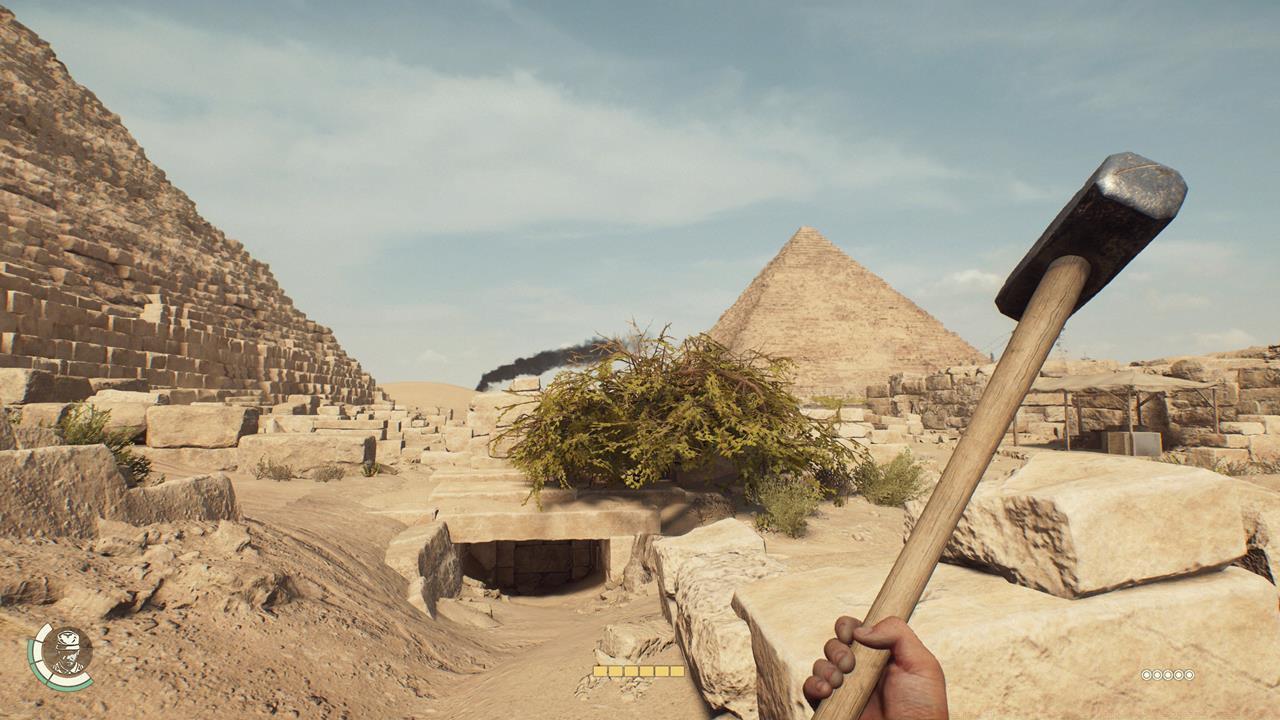
Task: Click the fourth yellow stamina square
Action: [x=646, y=668]
